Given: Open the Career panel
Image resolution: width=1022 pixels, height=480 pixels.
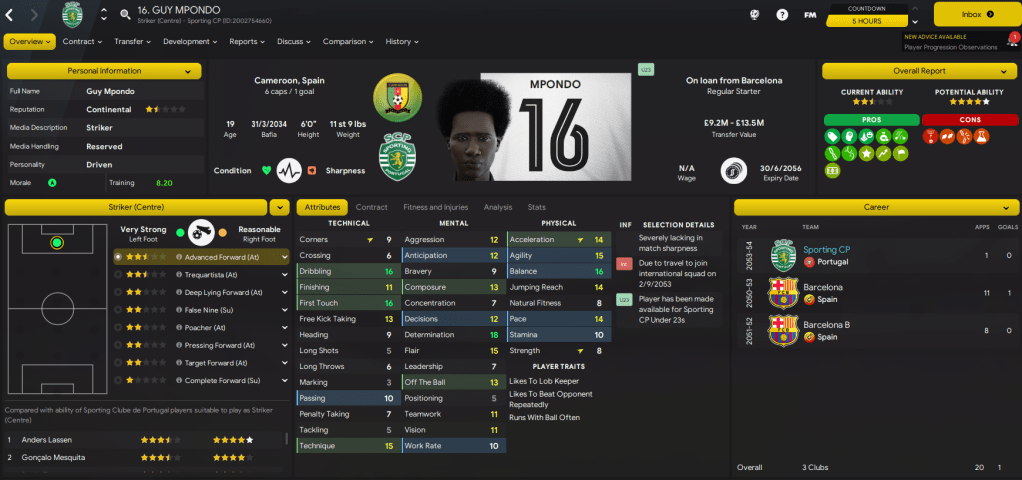Looking at the screenshot, I should click(x=876, y=207).
